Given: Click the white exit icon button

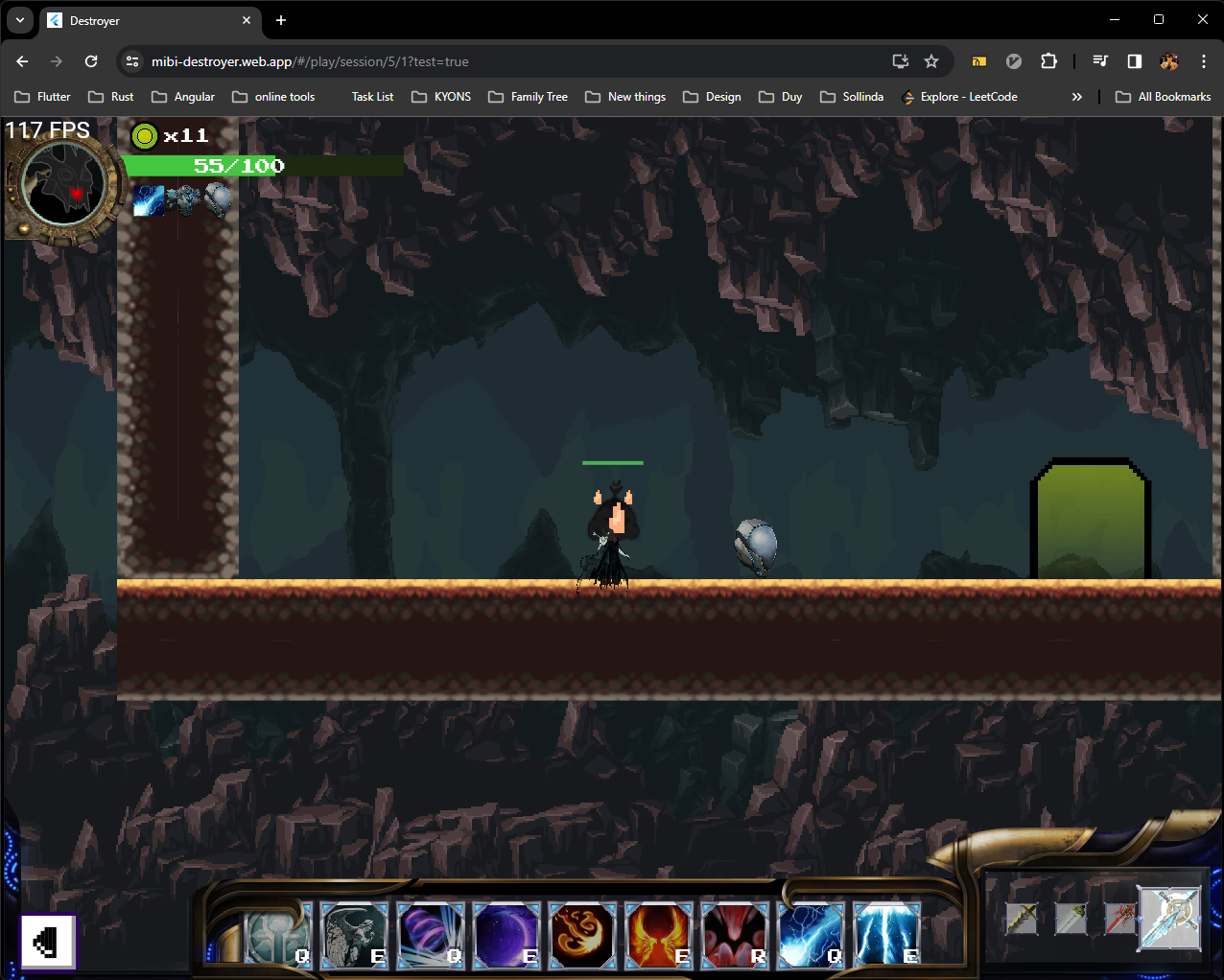Looking at the screenshot, I should point(48,942).
